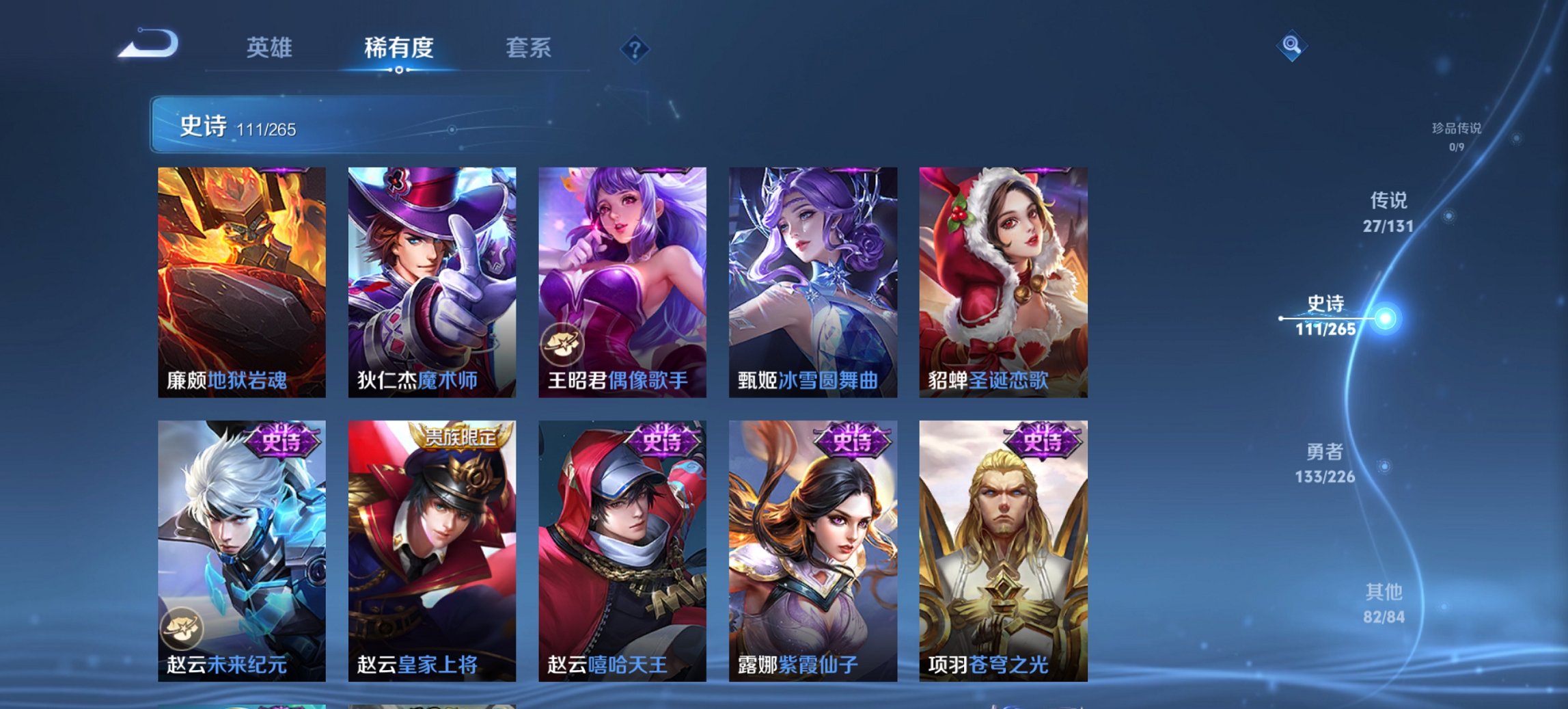Switch to the 英雄 tab
Screen dimensions: 1568x709
pos(271,49)
